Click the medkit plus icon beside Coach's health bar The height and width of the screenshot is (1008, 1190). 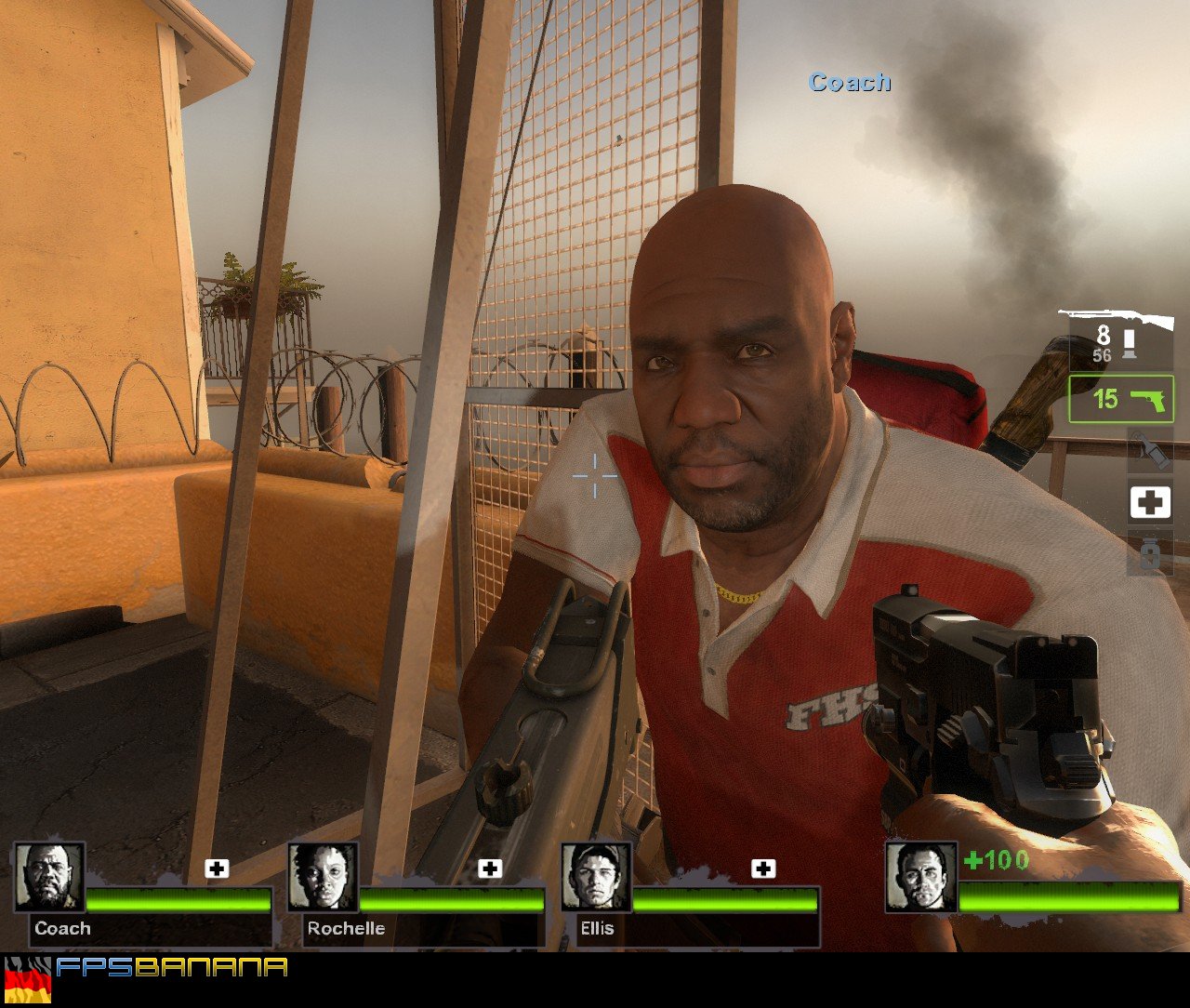pyautogui.click(x=218, y=869)
